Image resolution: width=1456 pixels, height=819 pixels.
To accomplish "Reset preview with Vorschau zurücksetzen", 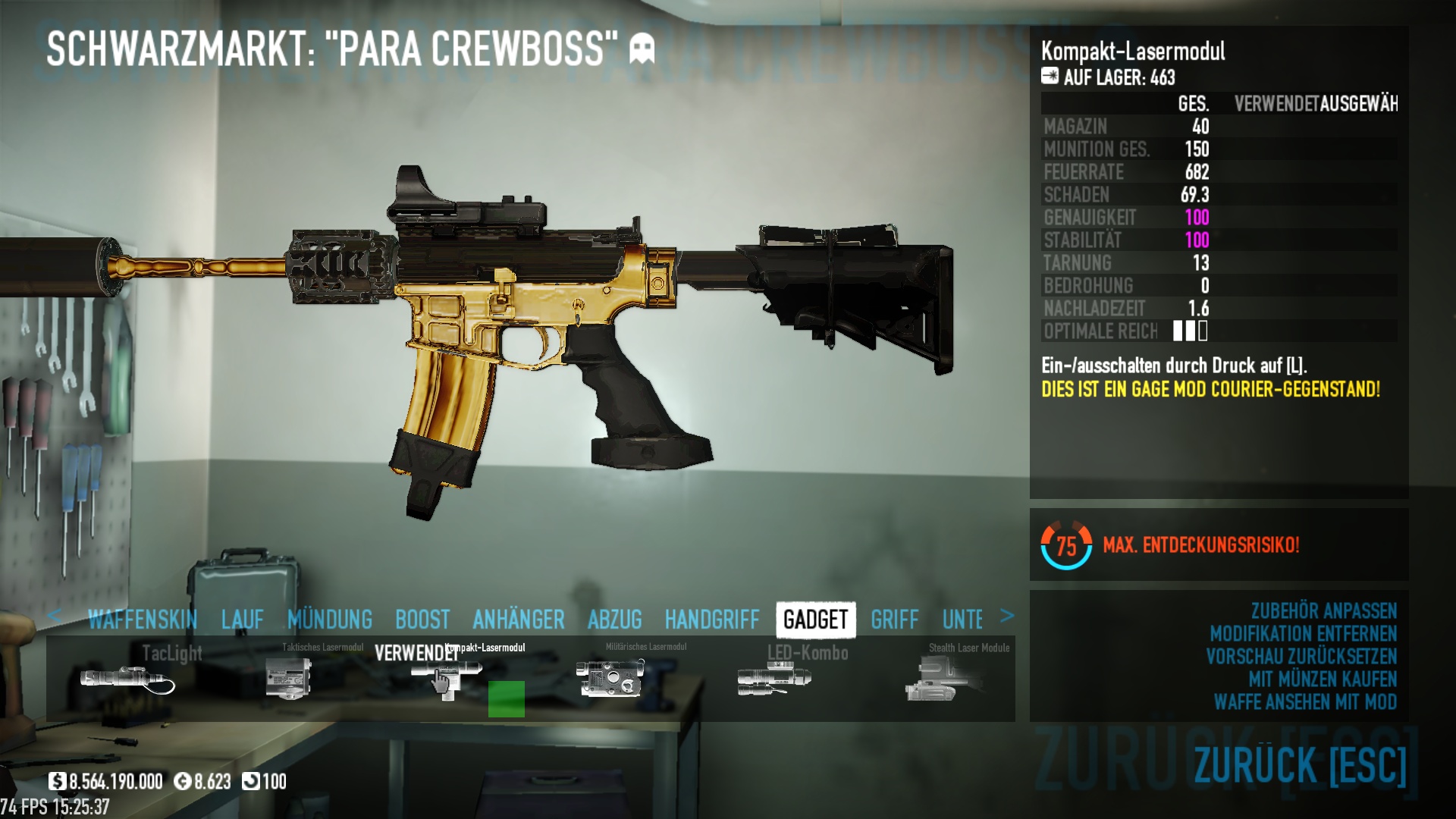I will [x=1301, y=657].
